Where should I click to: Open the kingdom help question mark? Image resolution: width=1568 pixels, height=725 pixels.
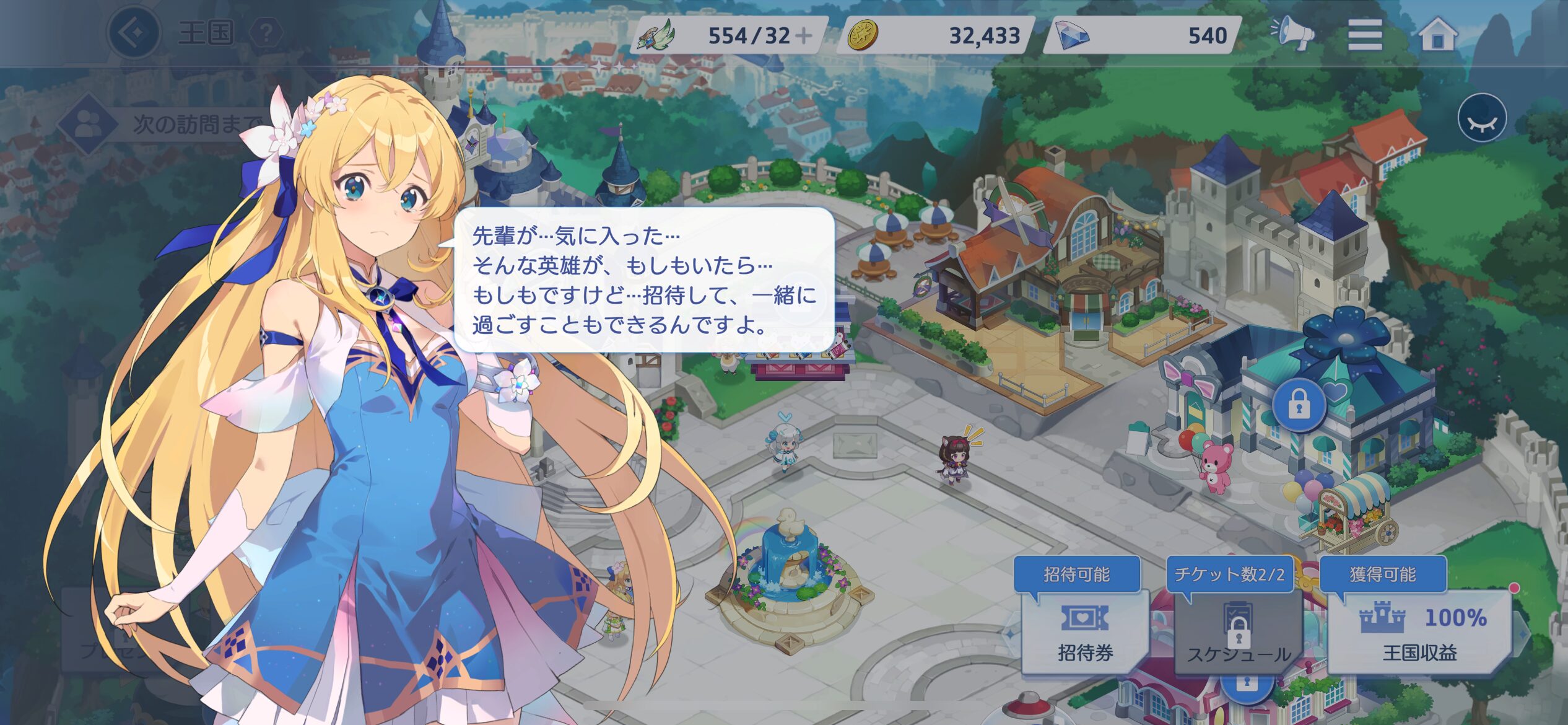(266, 33)
